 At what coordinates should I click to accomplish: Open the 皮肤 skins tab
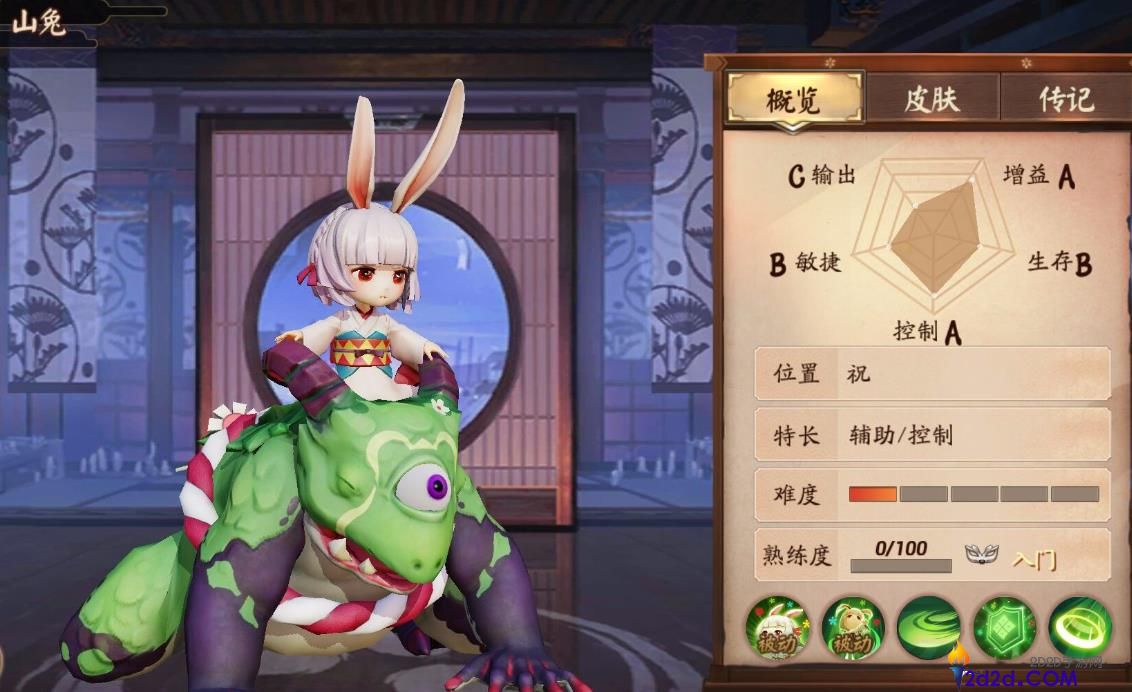tap(931, 99)
